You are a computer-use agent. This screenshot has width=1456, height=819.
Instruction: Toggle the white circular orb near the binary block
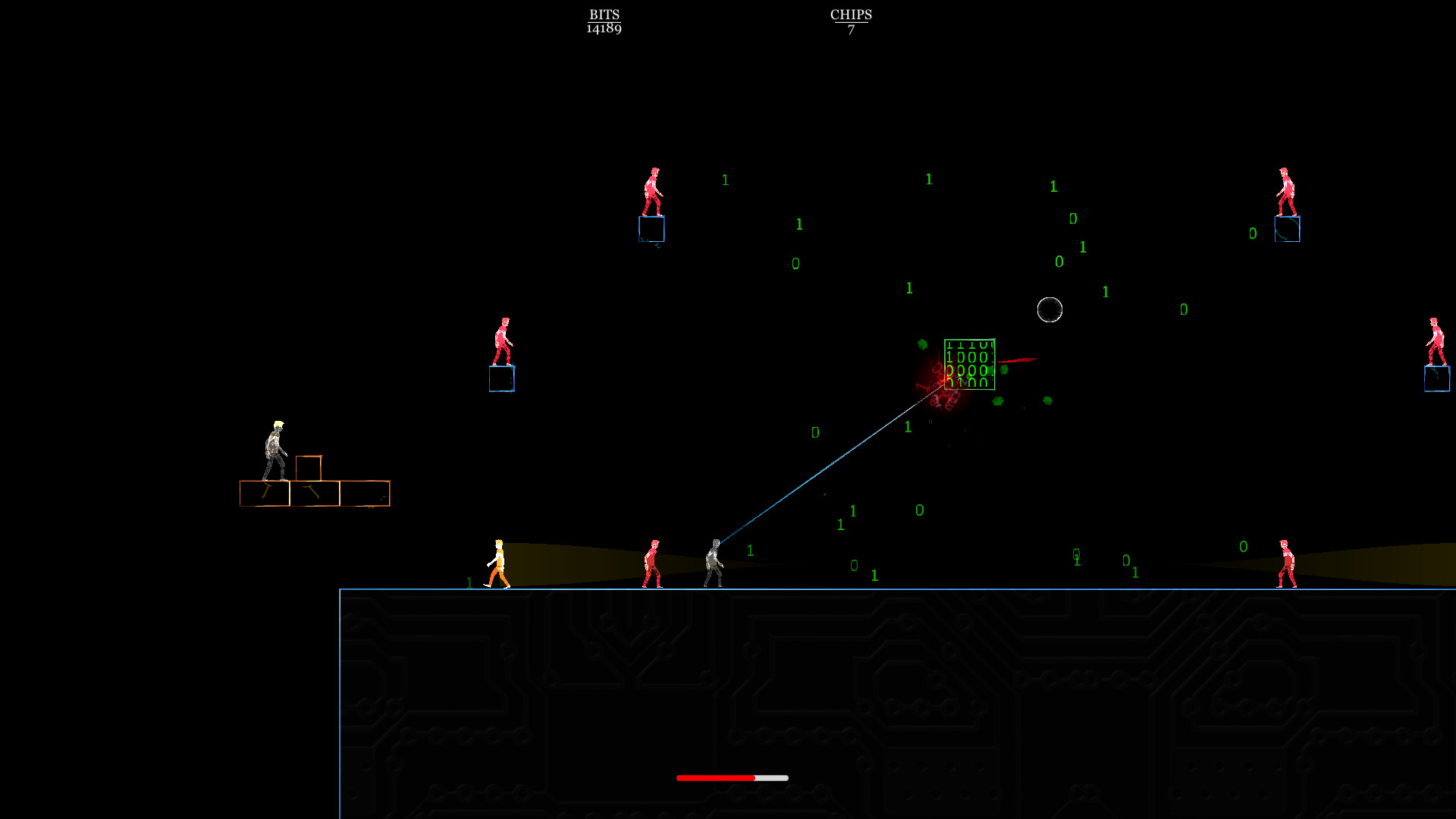tap(1050, 309)
